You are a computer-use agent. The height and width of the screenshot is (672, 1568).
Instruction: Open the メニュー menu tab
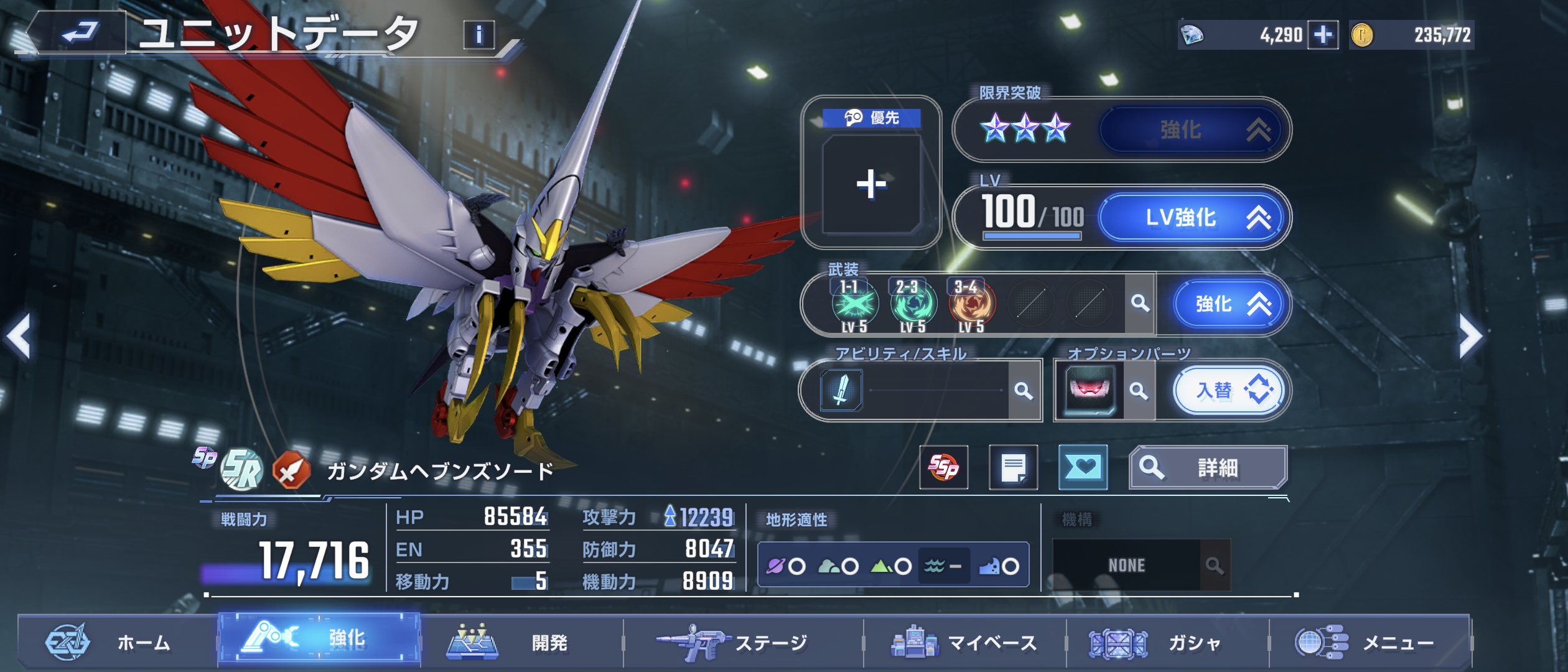[x=1370, y=642]
